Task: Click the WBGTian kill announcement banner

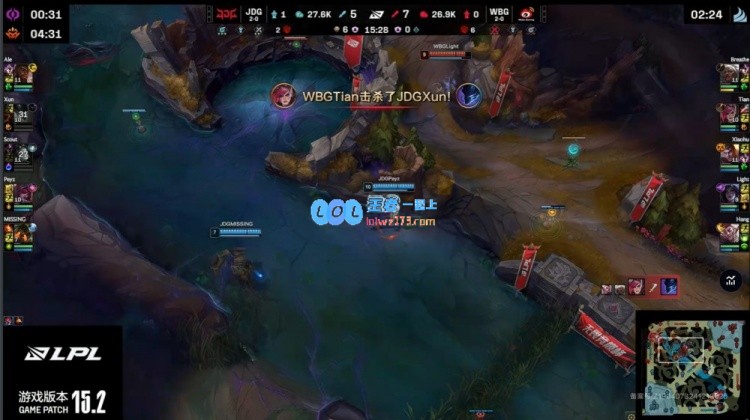Action: coord(375,96)
